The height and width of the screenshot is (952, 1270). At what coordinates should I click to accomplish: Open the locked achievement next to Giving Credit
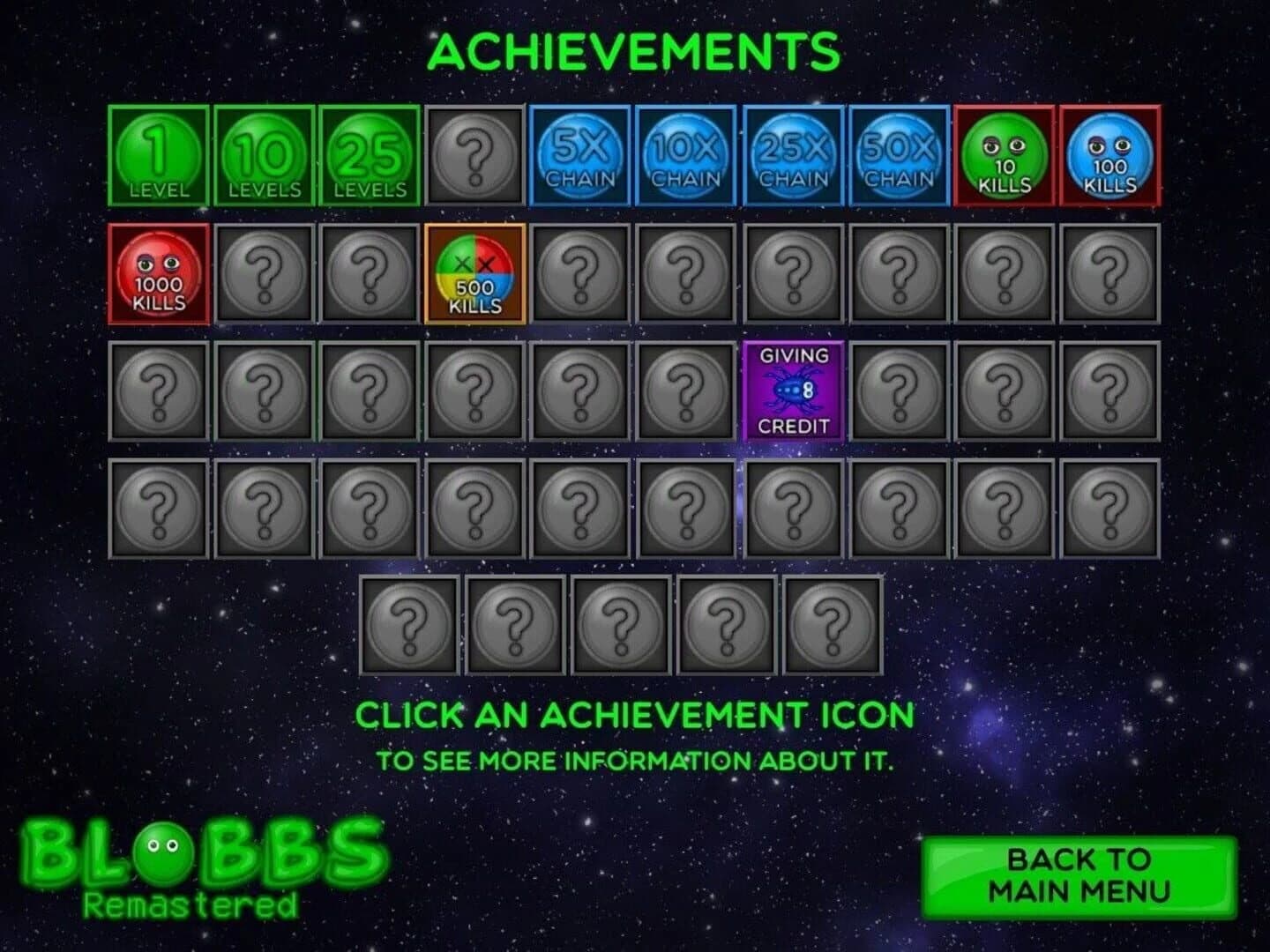pos(899,390)
